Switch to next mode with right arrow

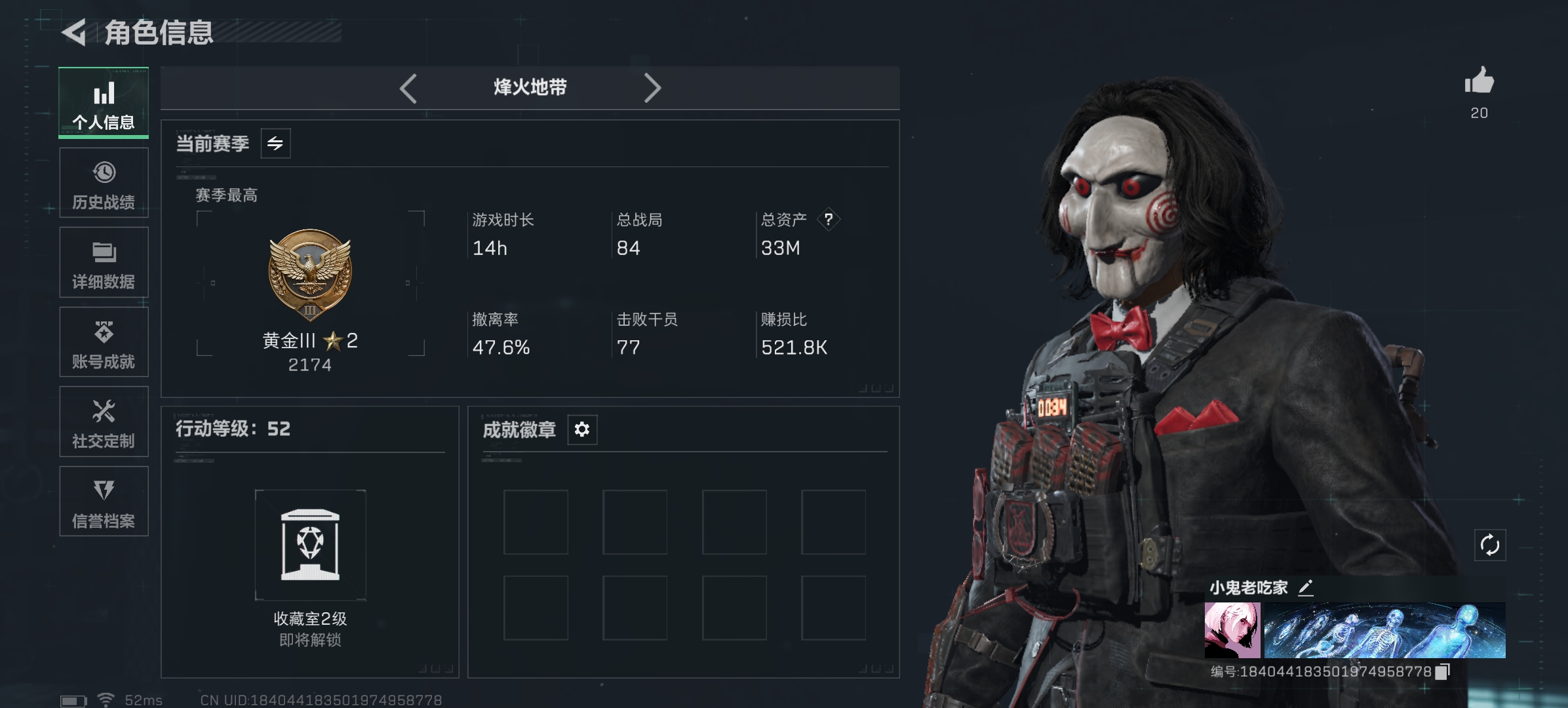(x=652, y=87)
